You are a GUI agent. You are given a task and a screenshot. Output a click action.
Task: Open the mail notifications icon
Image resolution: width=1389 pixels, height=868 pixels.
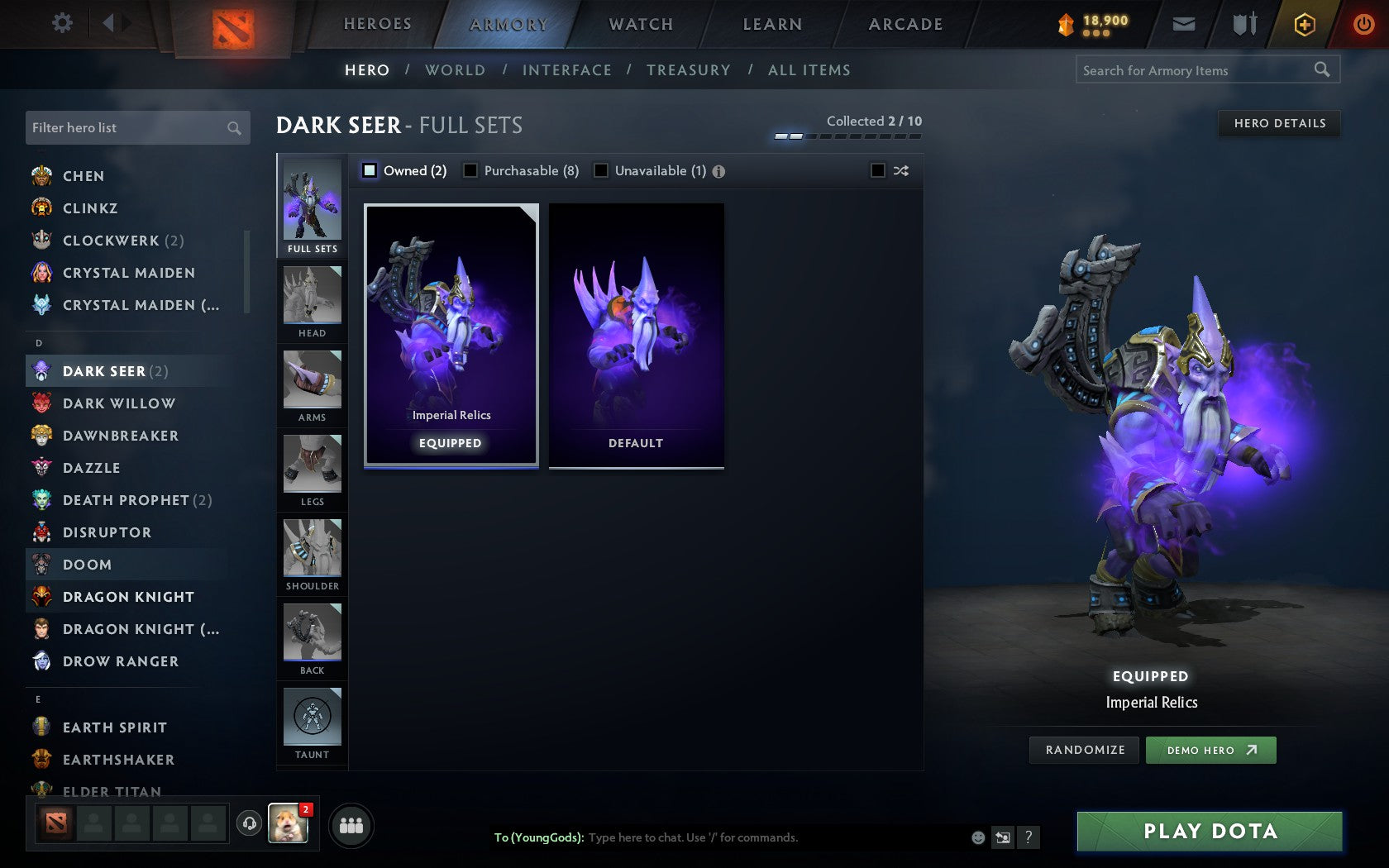coord(1184,24)
